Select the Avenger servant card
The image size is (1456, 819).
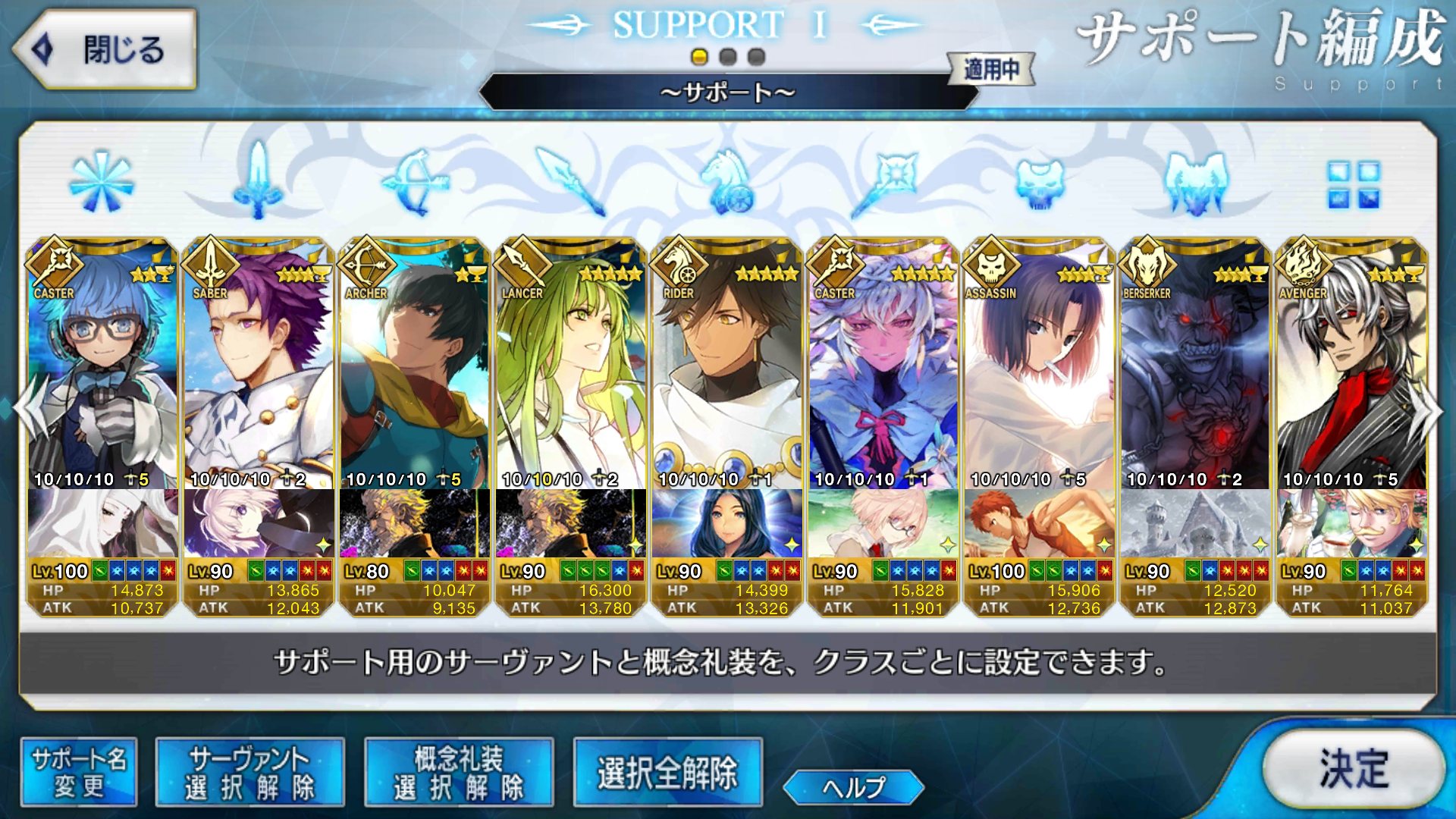click(x=1352, y=364)
